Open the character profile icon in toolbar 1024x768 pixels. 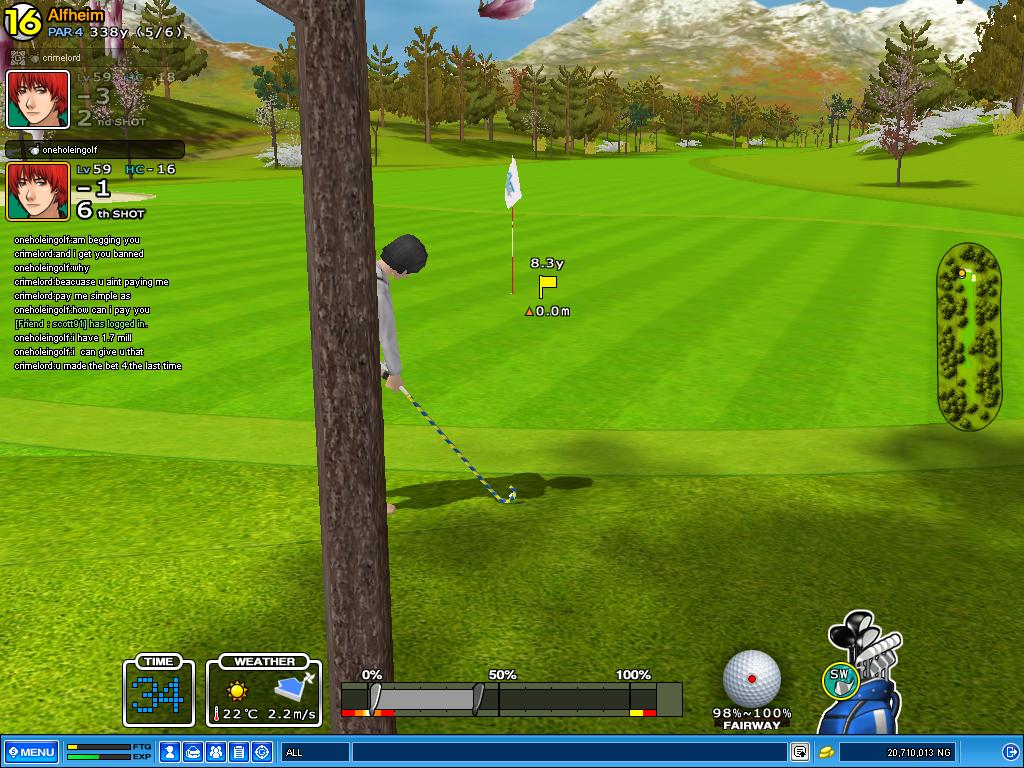[171, 752]
